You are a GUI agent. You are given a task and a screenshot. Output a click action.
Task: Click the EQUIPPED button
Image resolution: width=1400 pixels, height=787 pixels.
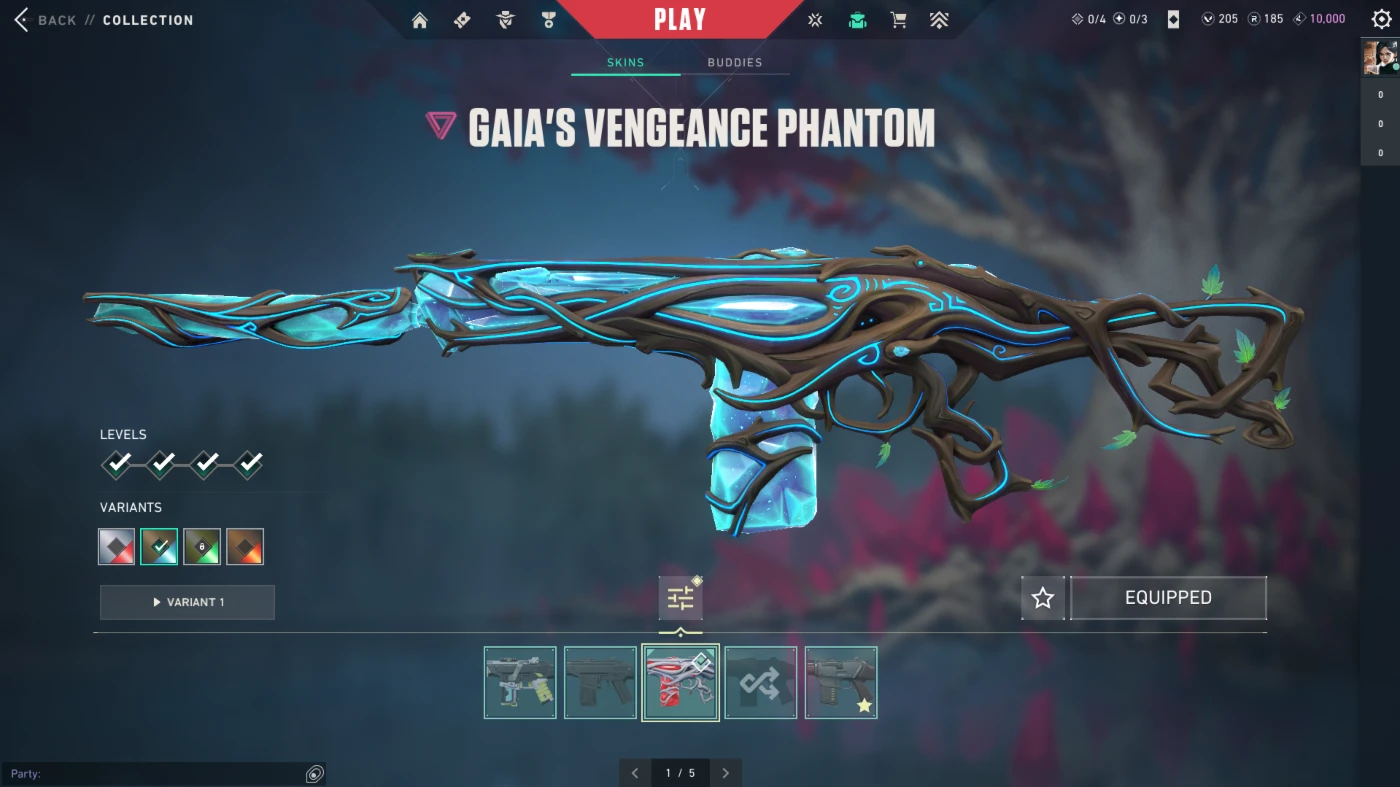click(1168, 598)
